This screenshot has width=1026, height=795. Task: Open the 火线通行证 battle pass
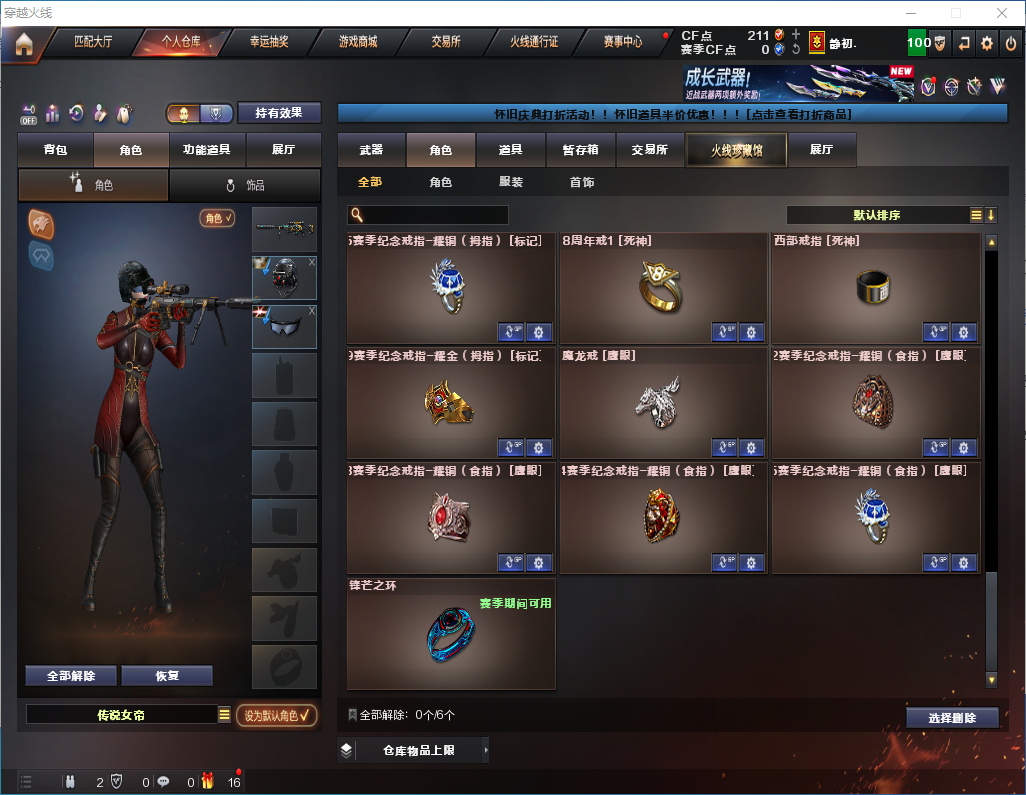[x=534, y=42]
